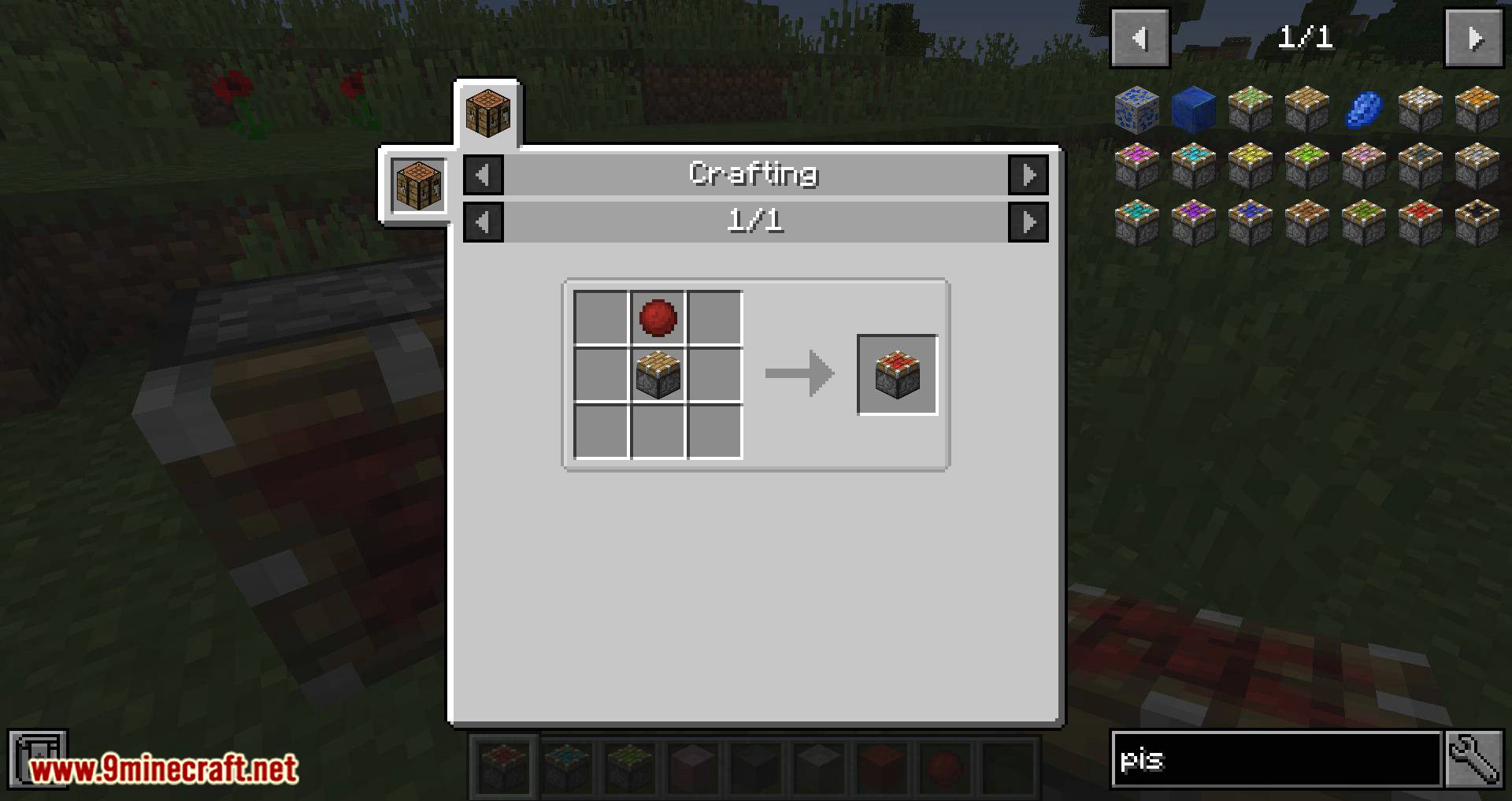Viewport: 1512px width, 801px height.
Task: Click the redstone dust in the crafting grid
Action: (658, 318)
